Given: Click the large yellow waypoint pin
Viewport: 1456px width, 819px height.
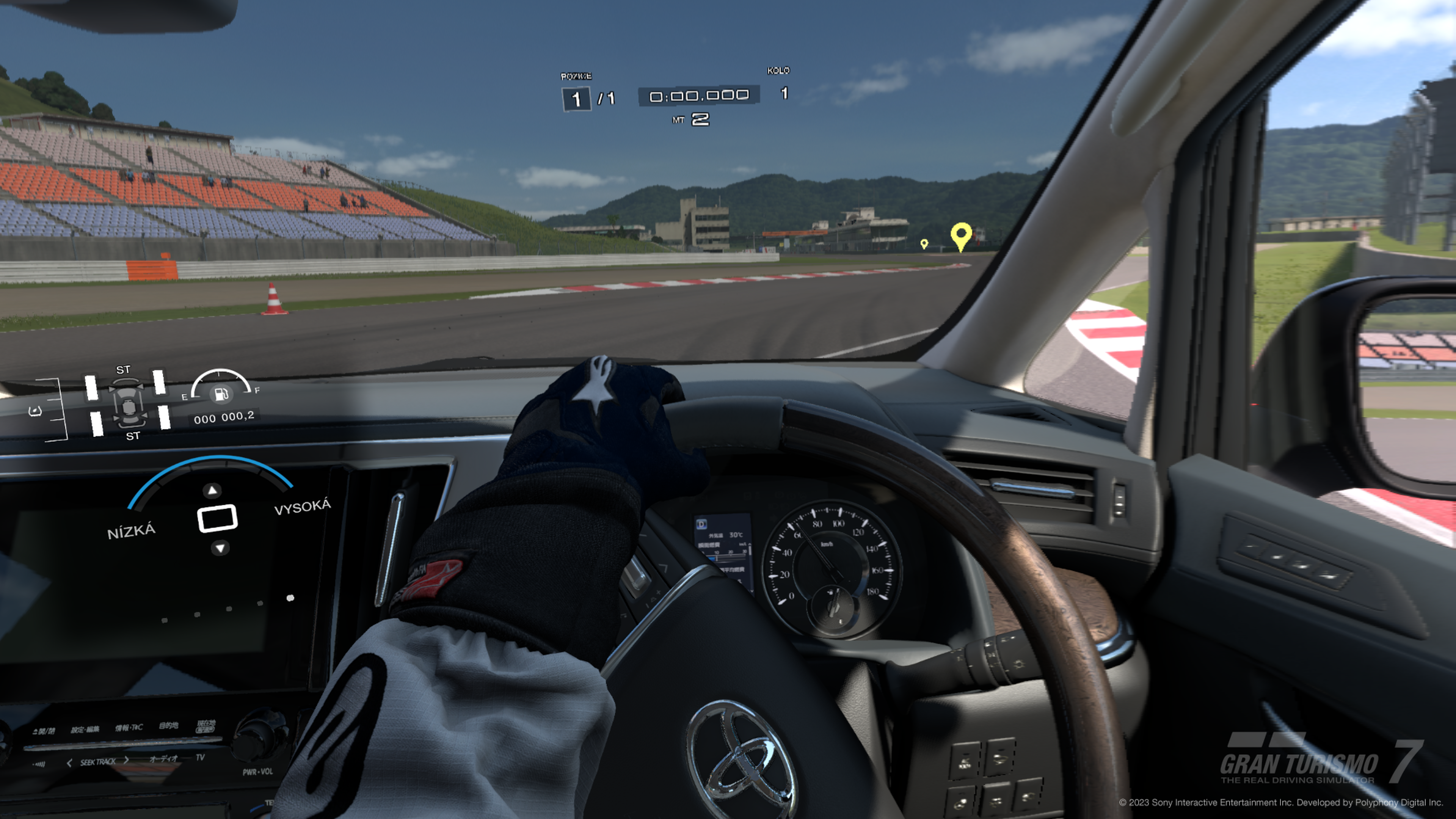Looking at the screenshot, I should pyautogui.click(x=961, y=235).
